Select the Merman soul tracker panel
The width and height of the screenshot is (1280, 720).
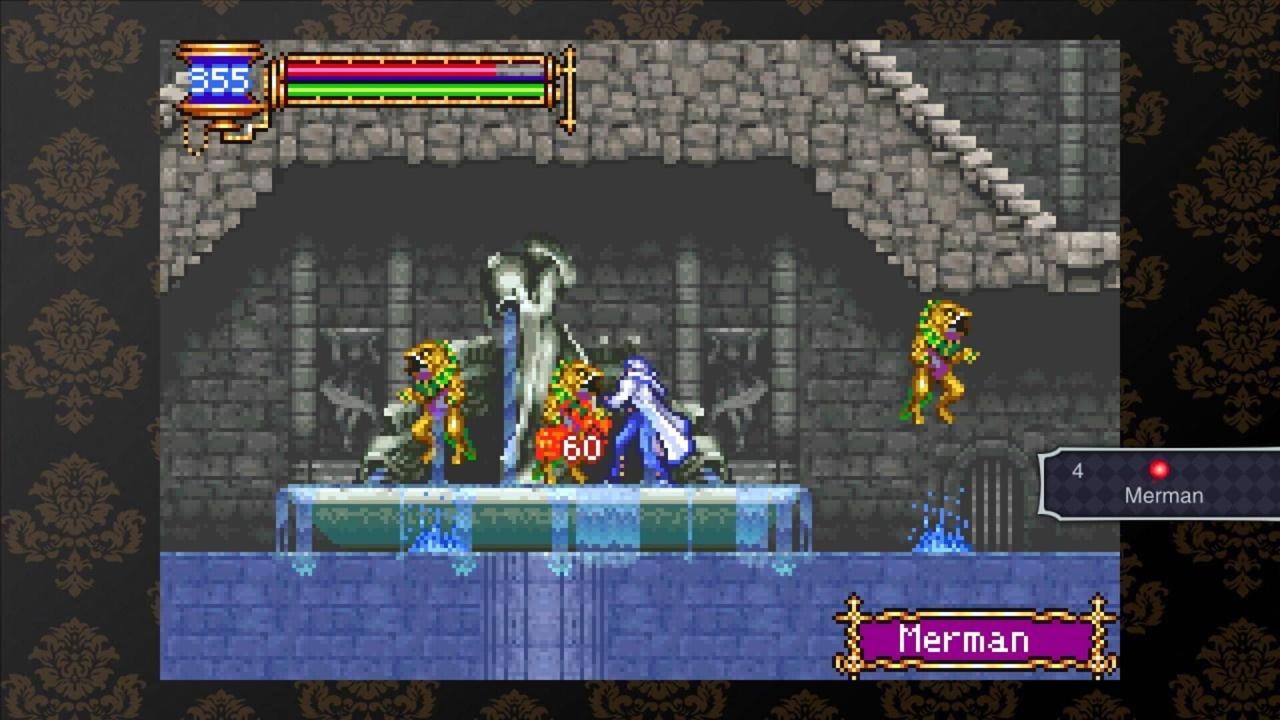1160,484
